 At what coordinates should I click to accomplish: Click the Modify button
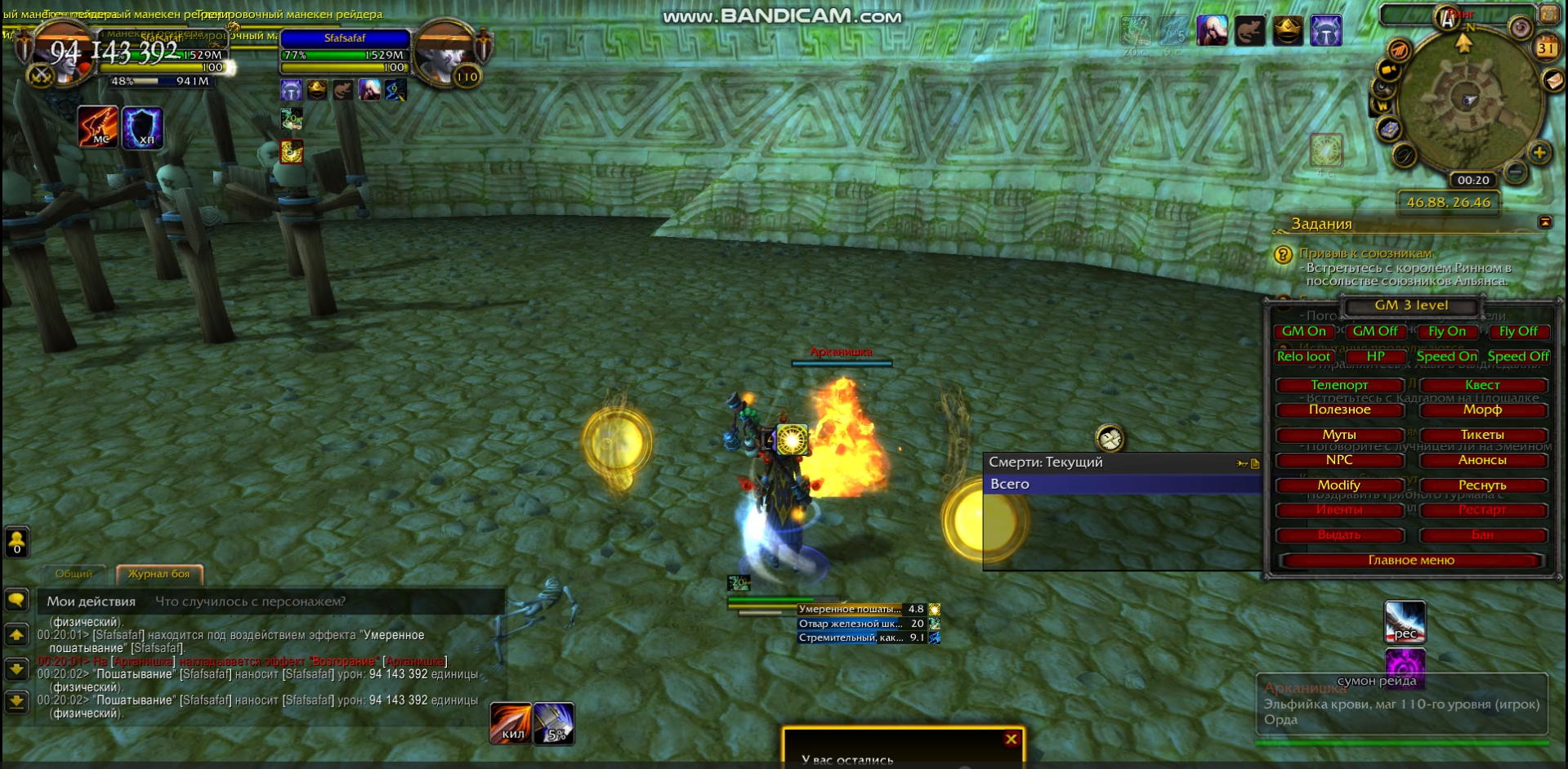click(1339, 485)
